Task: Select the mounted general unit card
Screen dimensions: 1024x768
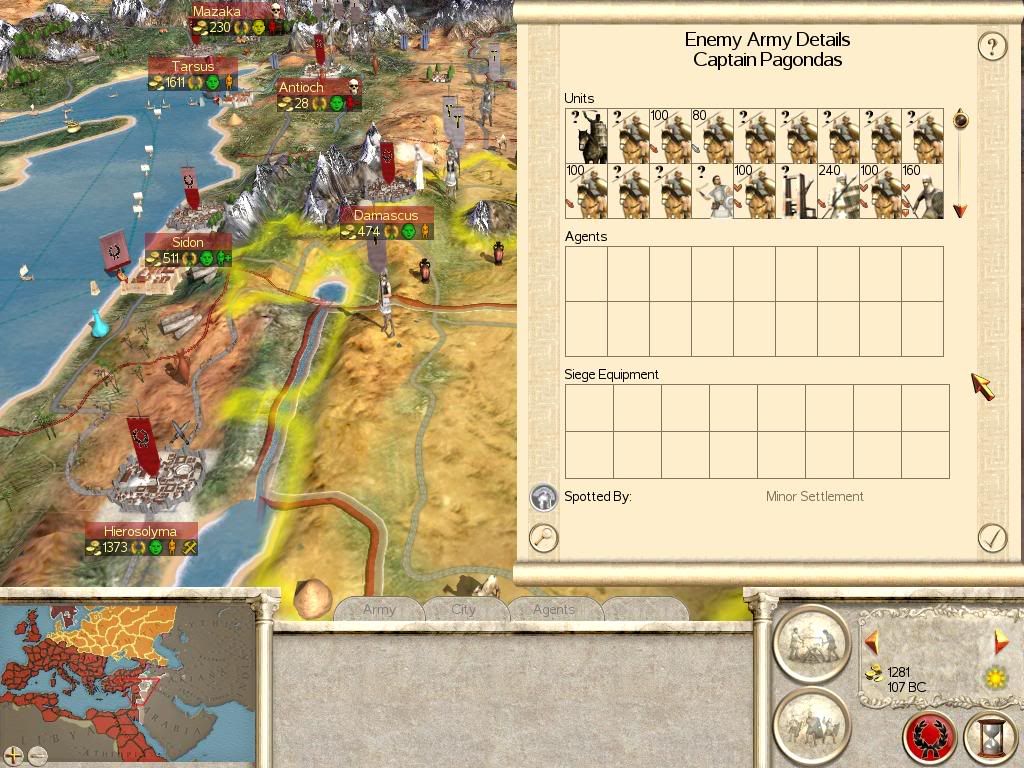Action: tap(586, 137)
